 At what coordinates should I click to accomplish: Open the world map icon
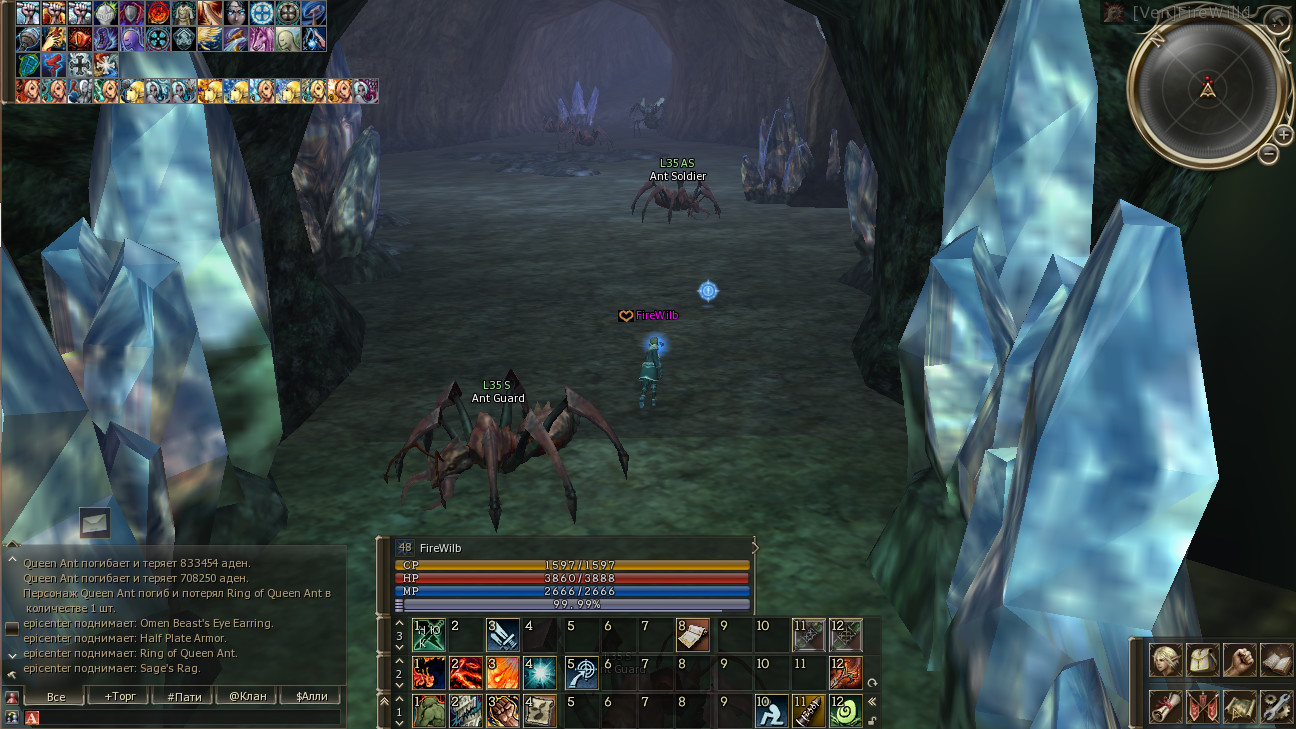point(1240,707)
